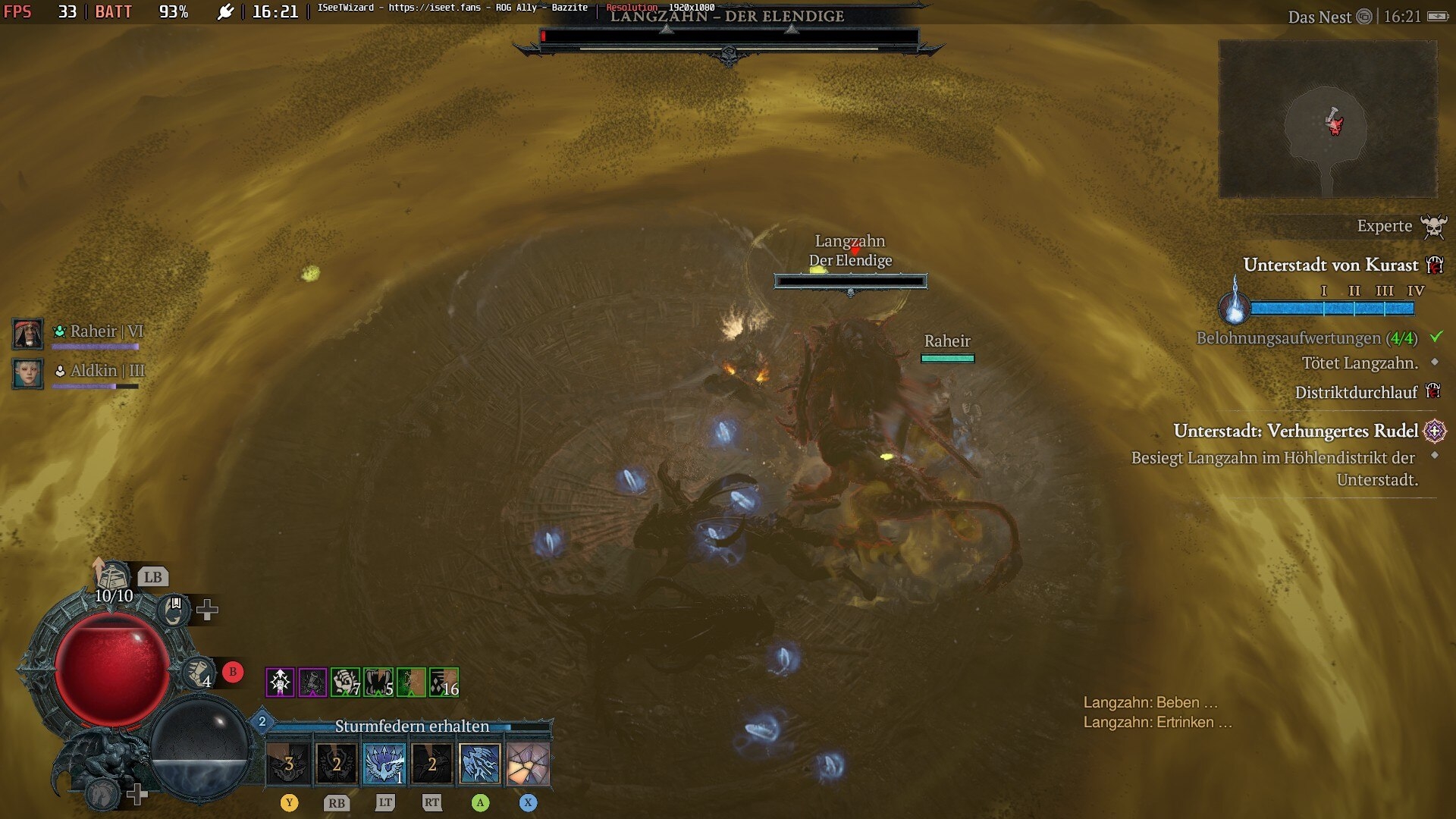Select Aldkin's portrait in the party list

pos(28,373)
